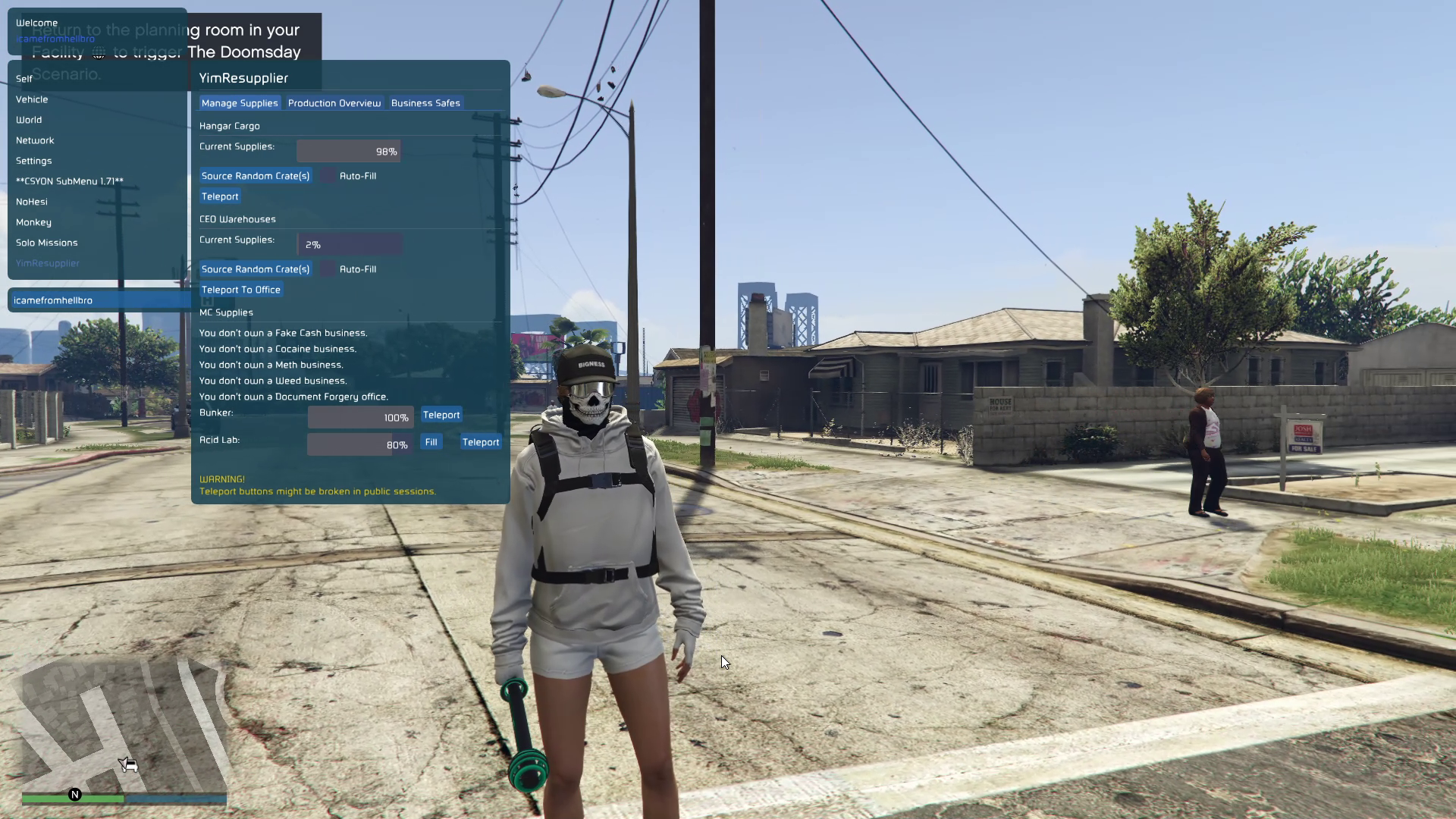Teleport to the Bunker
The image size is (1456, 819).
[x=441, y=415]
